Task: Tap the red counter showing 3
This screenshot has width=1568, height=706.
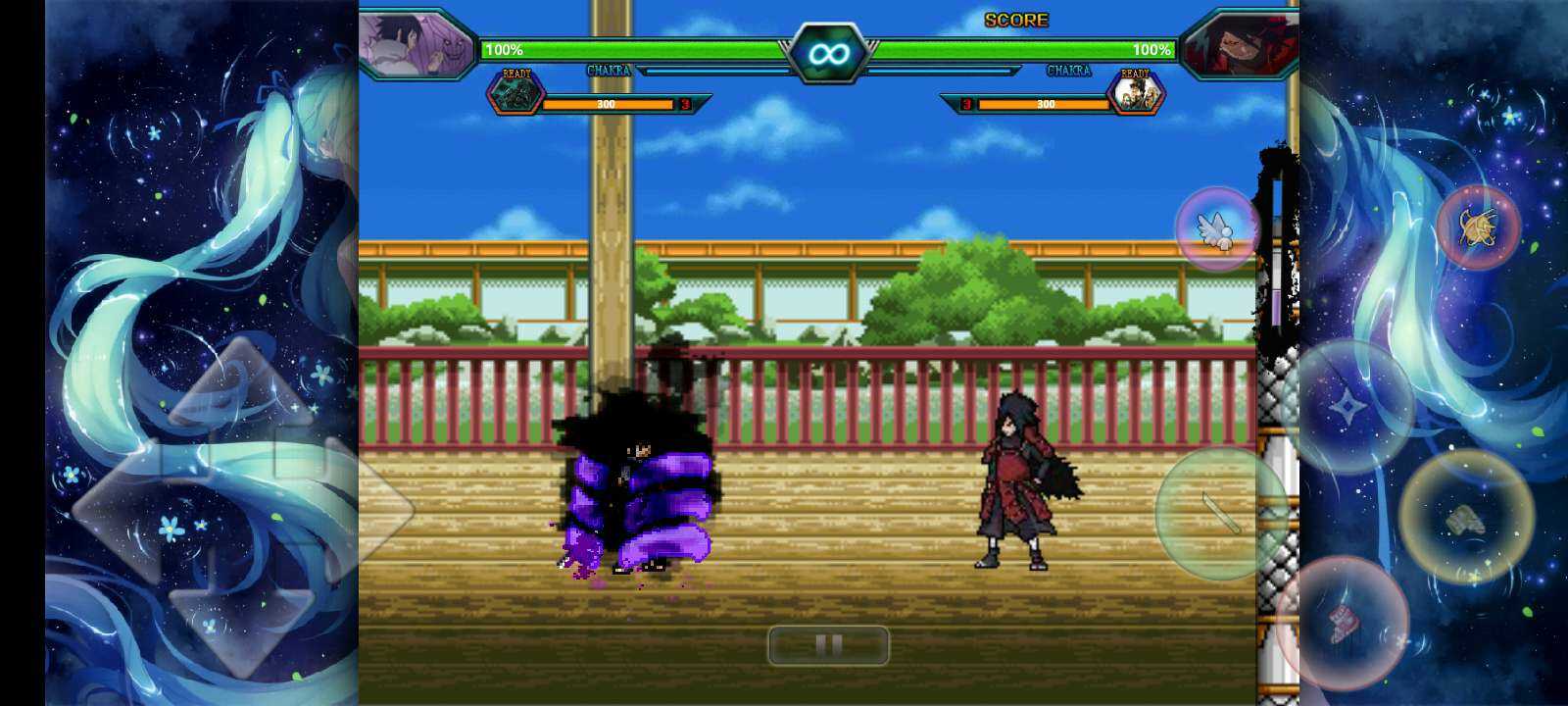Action: [x=683, y=104]
